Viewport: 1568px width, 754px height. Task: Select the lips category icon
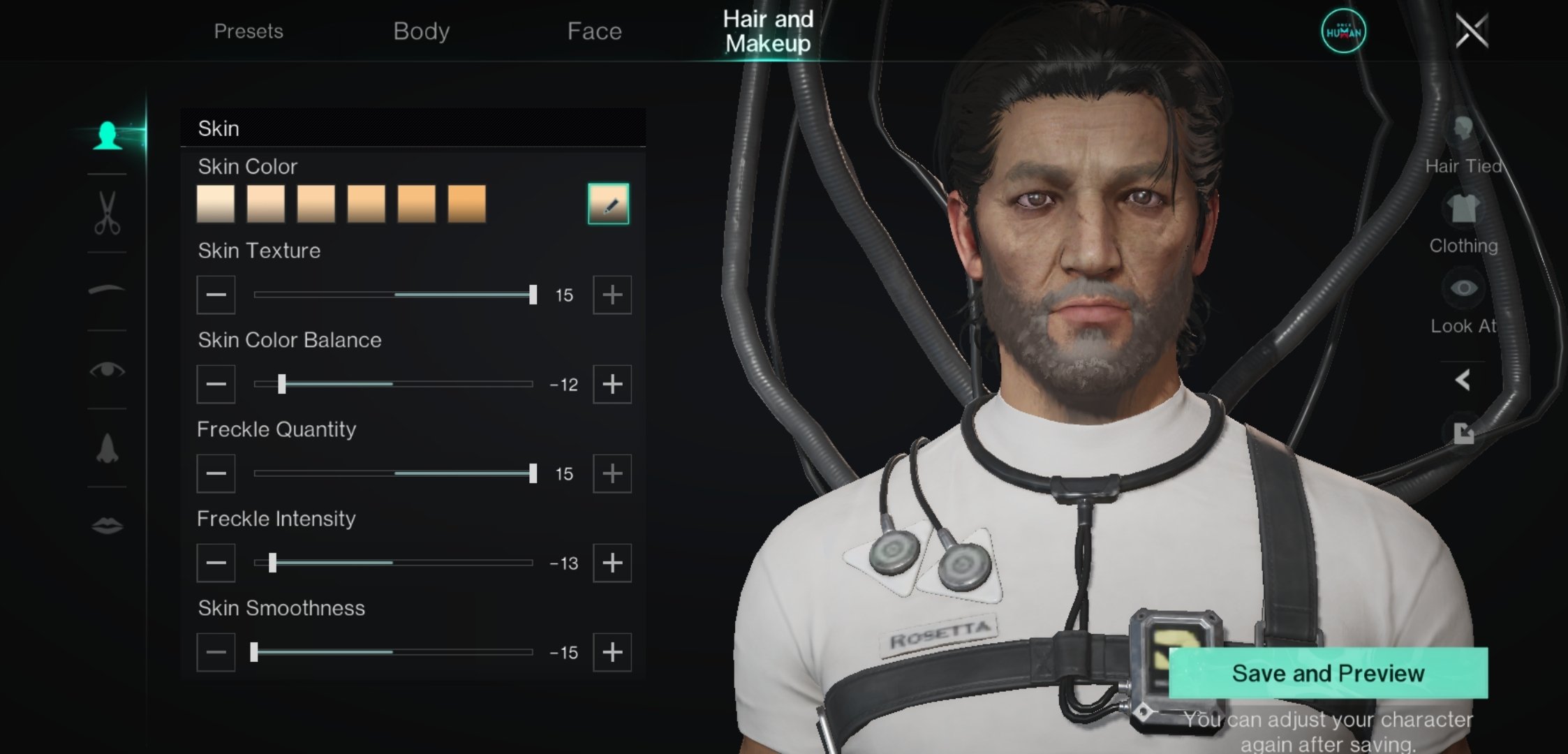click(107, 525)
